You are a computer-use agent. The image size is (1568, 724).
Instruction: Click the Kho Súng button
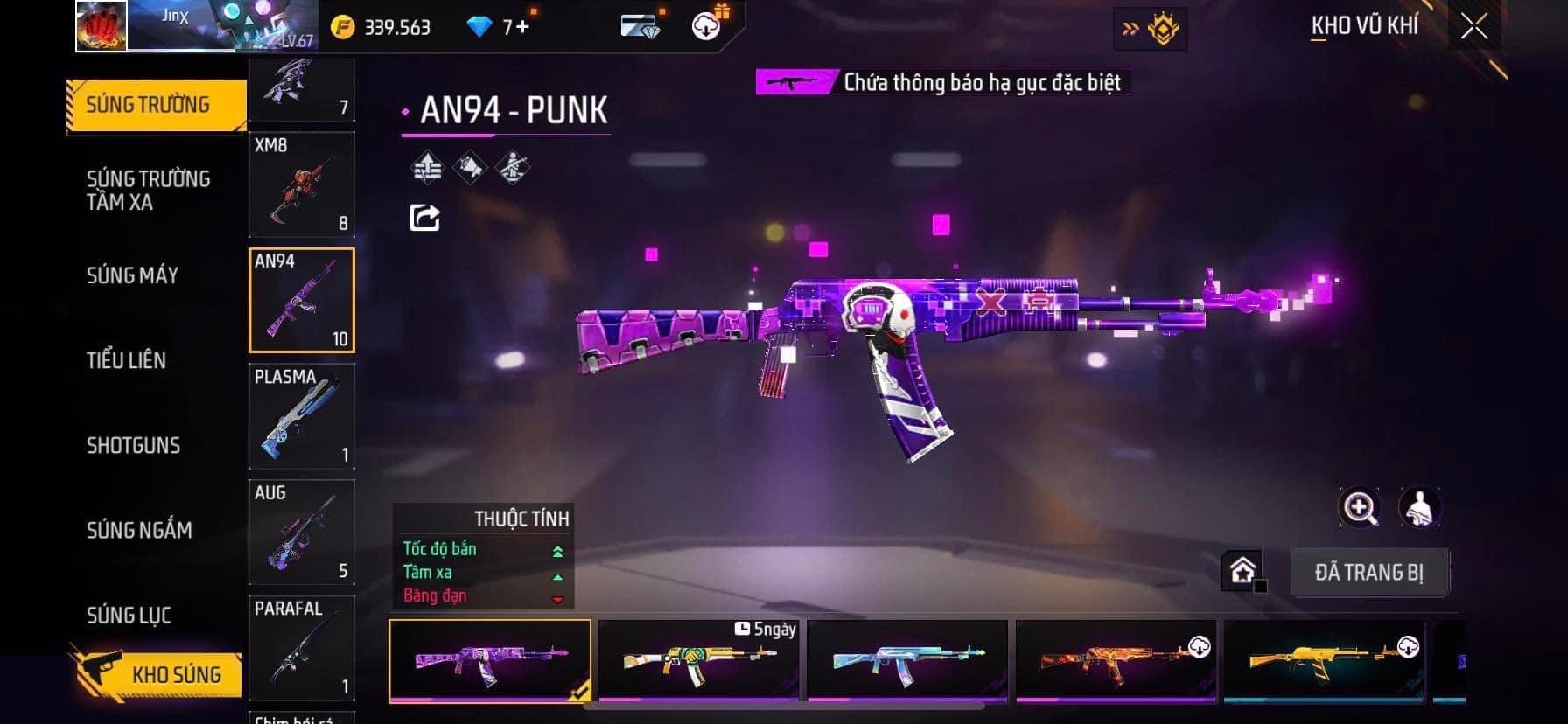[x=157, y=674]
